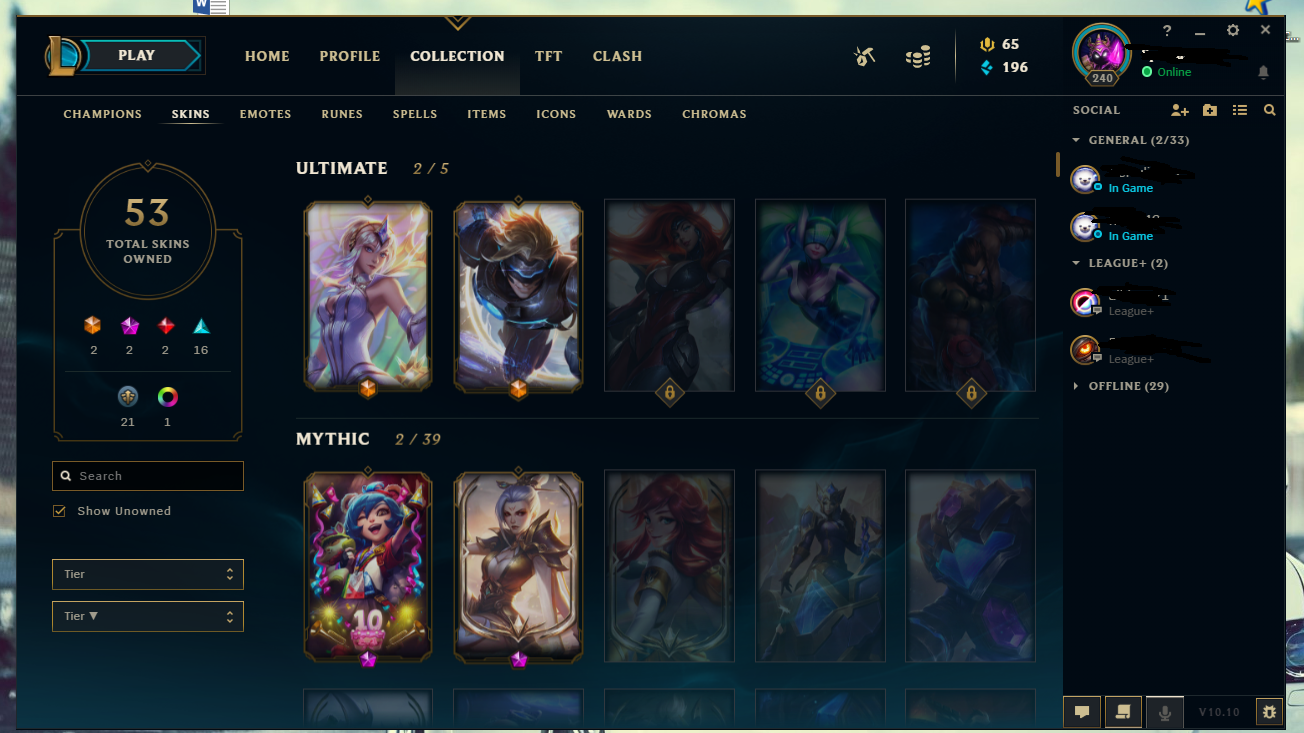Viewport: 1304px width, 733px height.
Task: Switch to the Emotes tab
Action: [265, 114]
